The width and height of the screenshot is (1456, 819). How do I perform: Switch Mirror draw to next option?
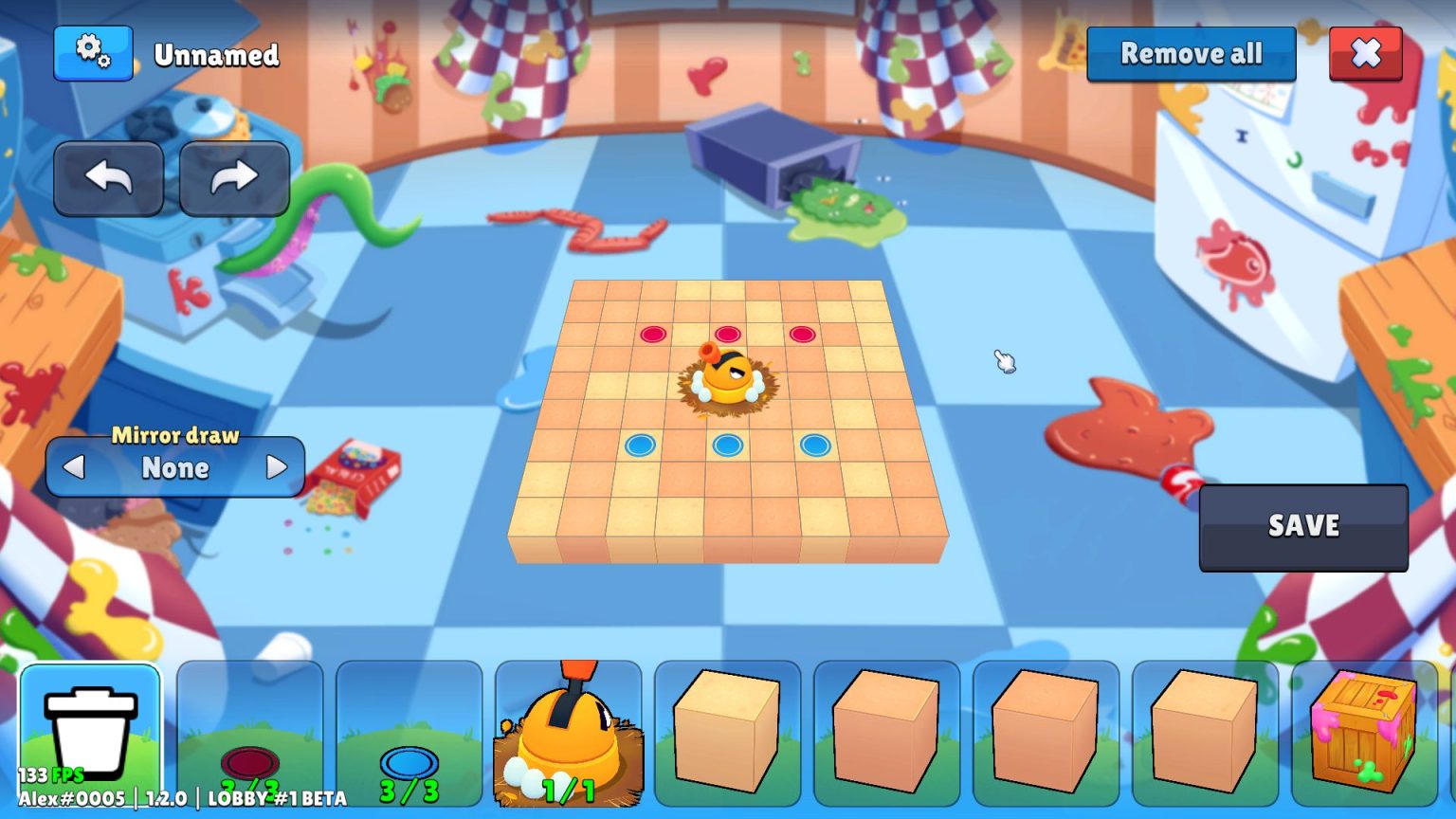(276, 467)
